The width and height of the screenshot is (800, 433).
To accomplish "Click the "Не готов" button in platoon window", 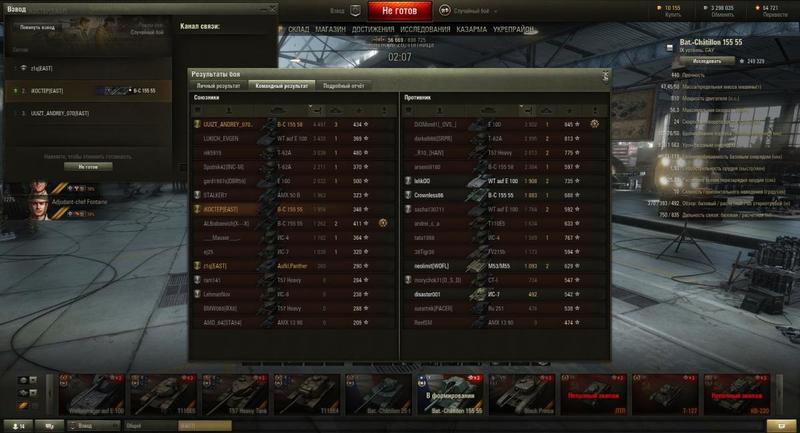I will (x=87, y=167).
